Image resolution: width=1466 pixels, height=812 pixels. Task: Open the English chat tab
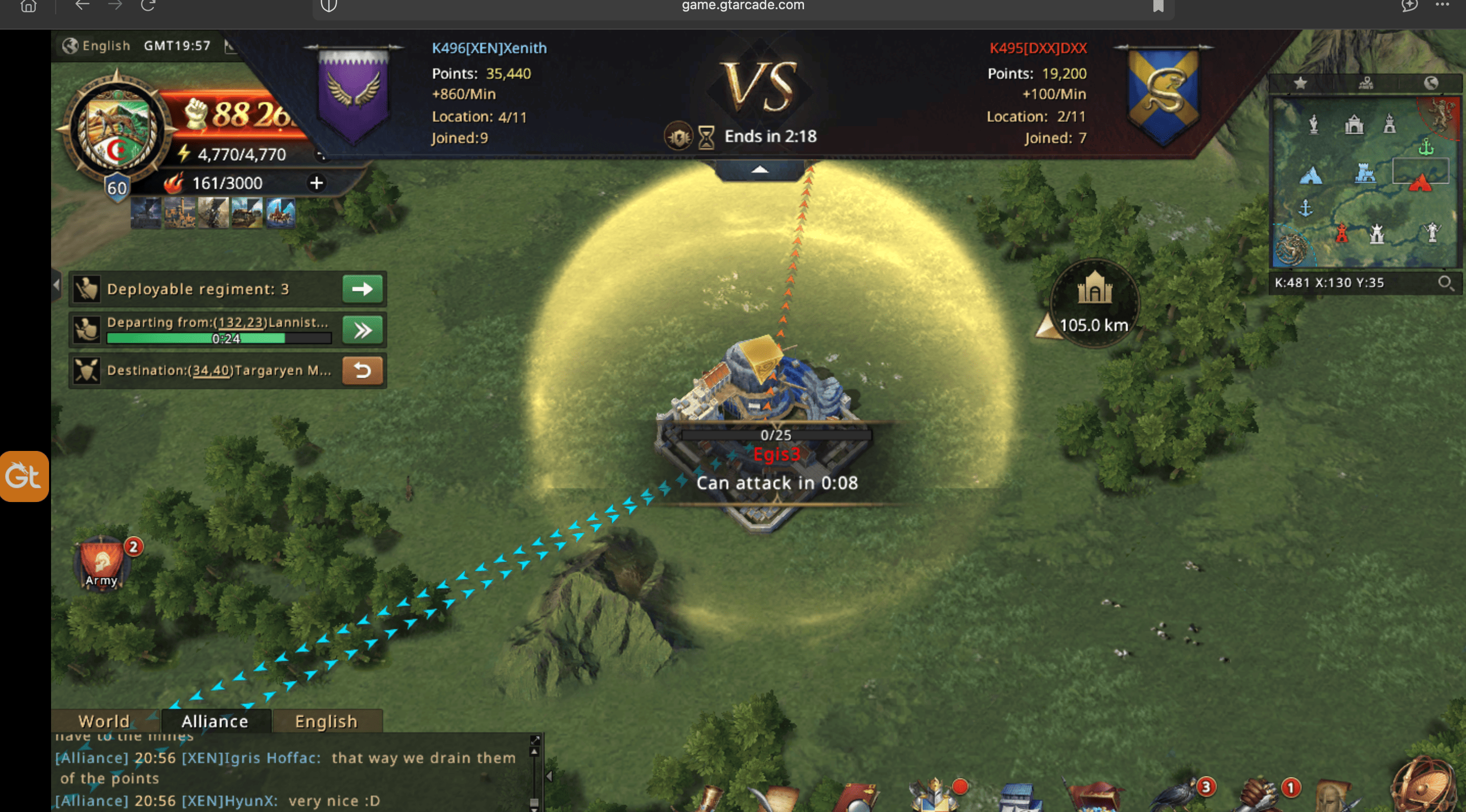(326, 721)
